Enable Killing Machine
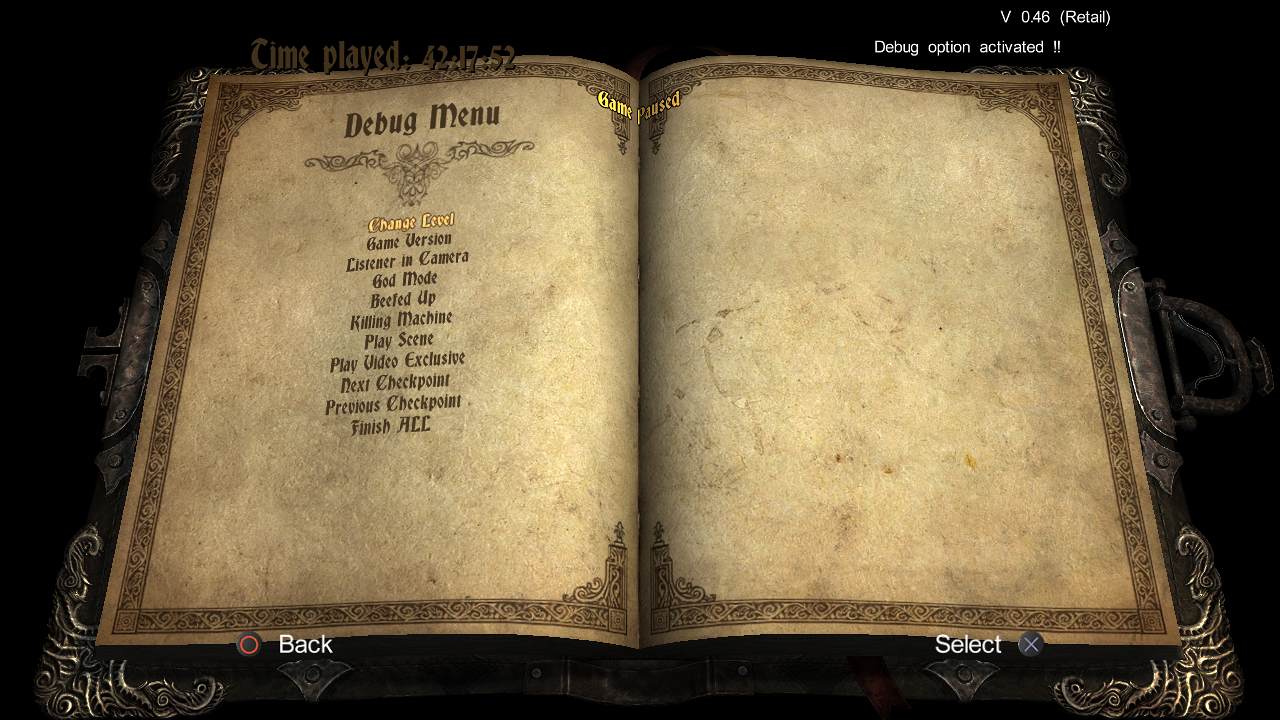This screenshot has height=720, width=1280. (401, 320)
